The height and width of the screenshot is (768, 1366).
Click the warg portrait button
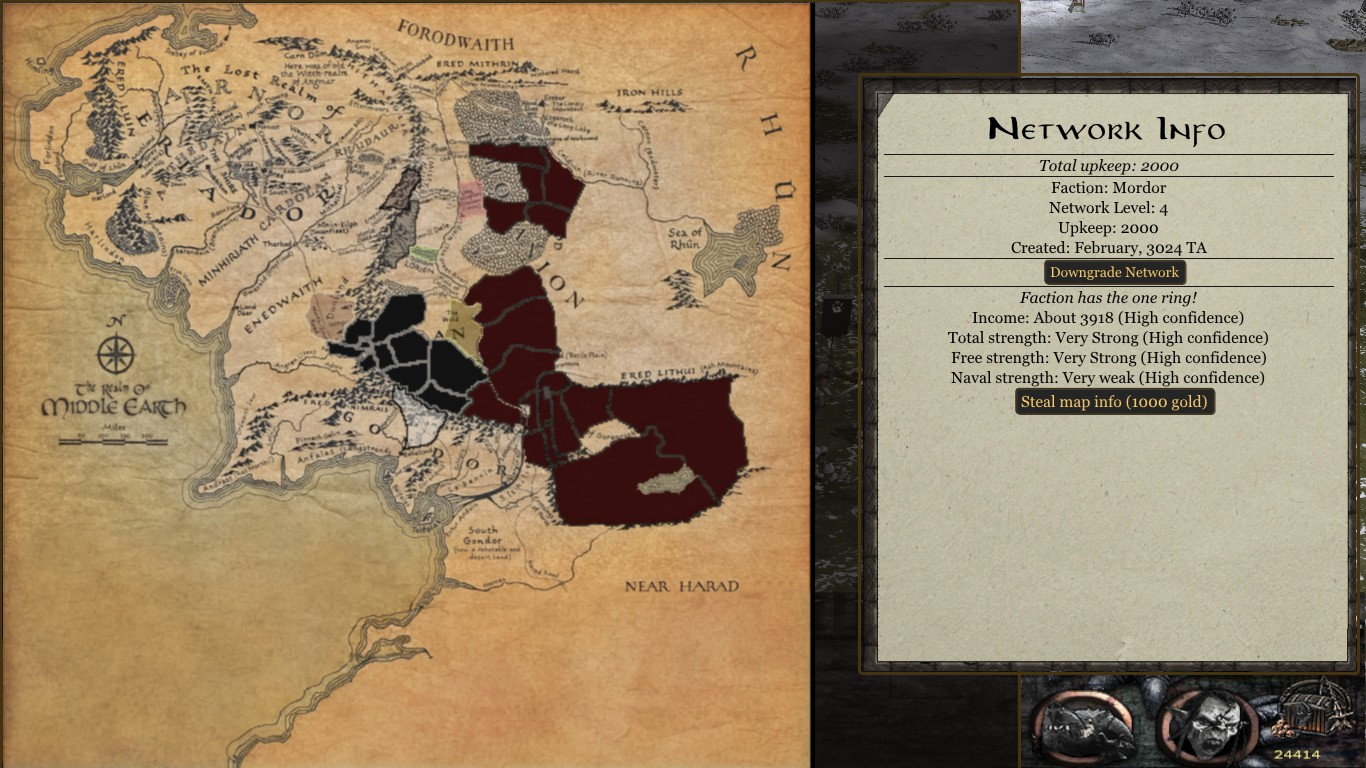(x=1085, y=724)
